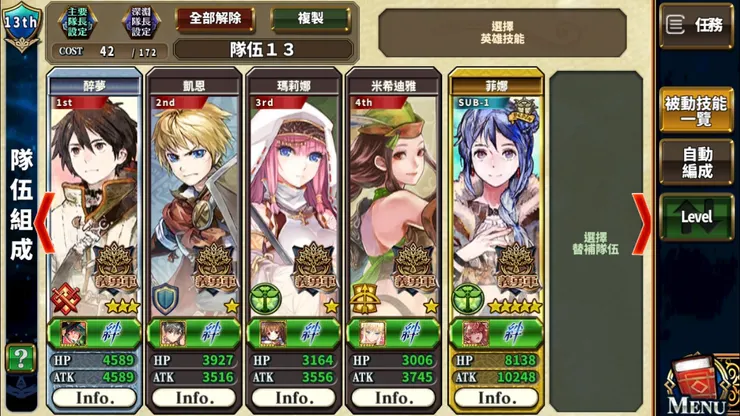Image resolution: width=740 pixels, height=416 pixels.
Task: Open the 主要隊長設定 leader settings
Action: (76, 20)
